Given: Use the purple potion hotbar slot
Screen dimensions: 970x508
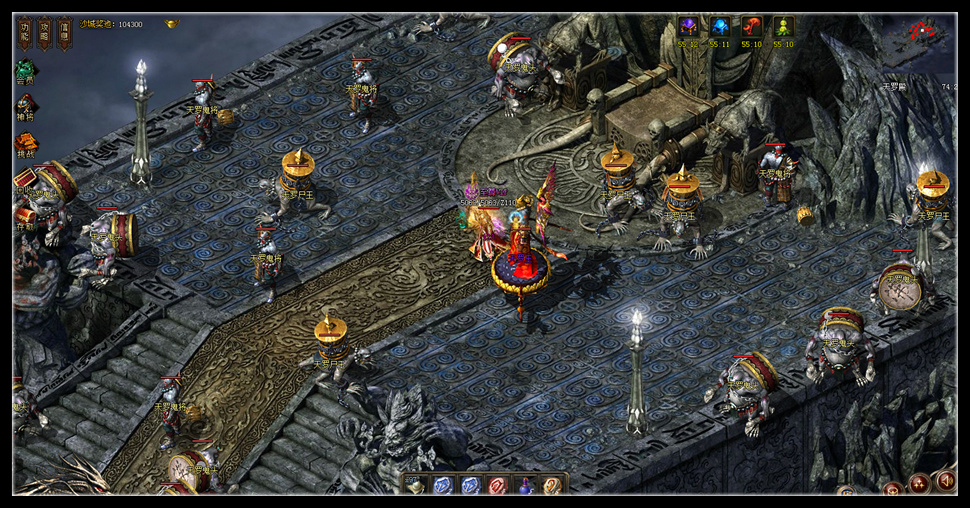Looking at the screenshot, I should [524, 486].
